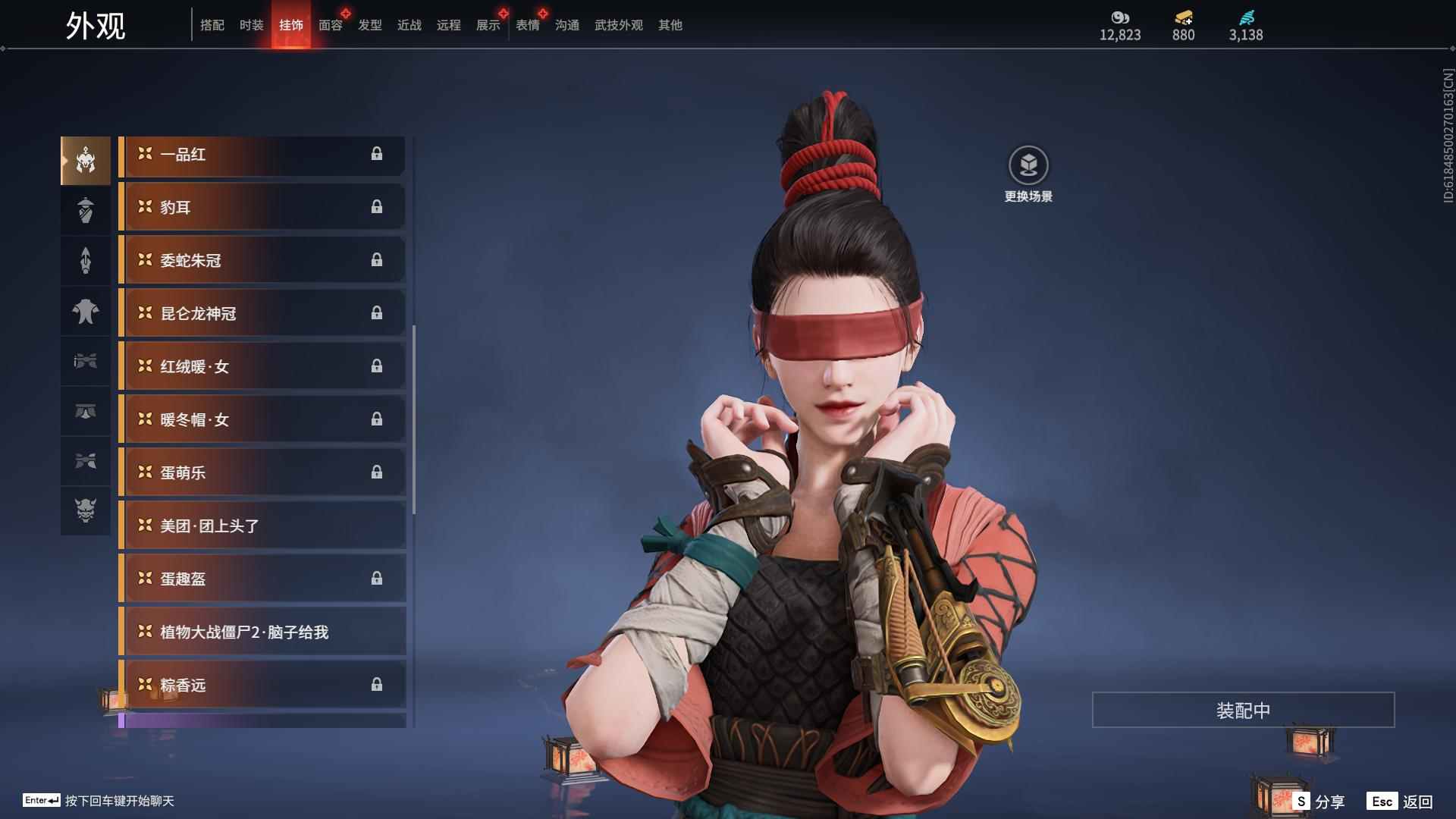Select the 豹耳 accessory row
This screenshot has height=819, width=1456.
[x=262, y=208]
